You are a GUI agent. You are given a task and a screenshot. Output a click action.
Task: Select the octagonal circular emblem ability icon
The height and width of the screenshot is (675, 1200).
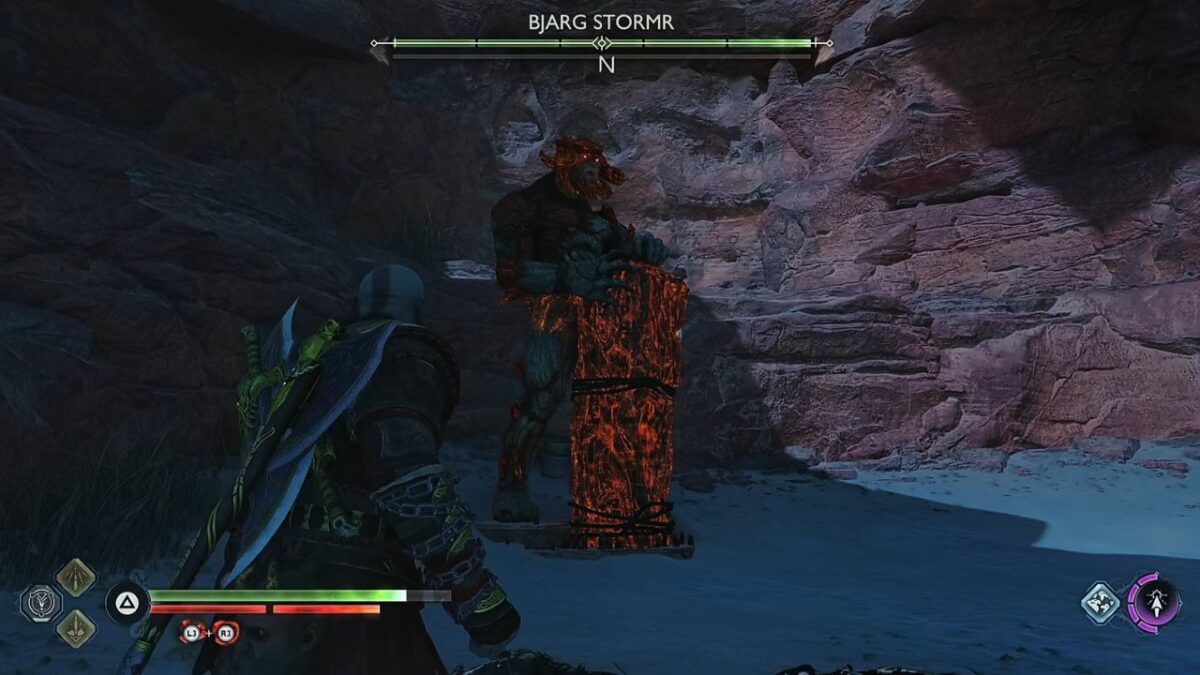[x=40, y=602]
